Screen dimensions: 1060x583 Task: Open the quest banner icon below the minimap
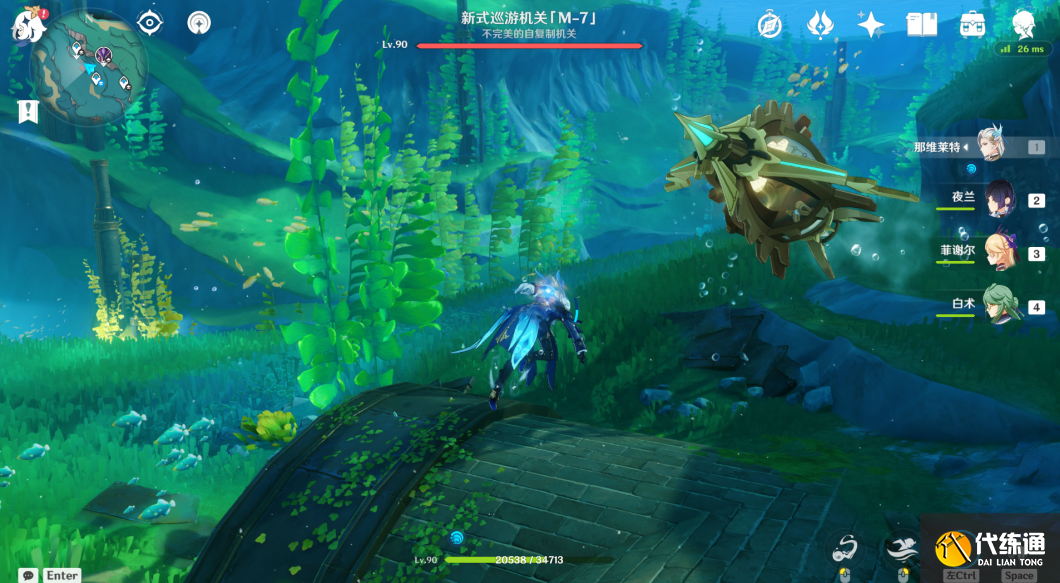27,111
